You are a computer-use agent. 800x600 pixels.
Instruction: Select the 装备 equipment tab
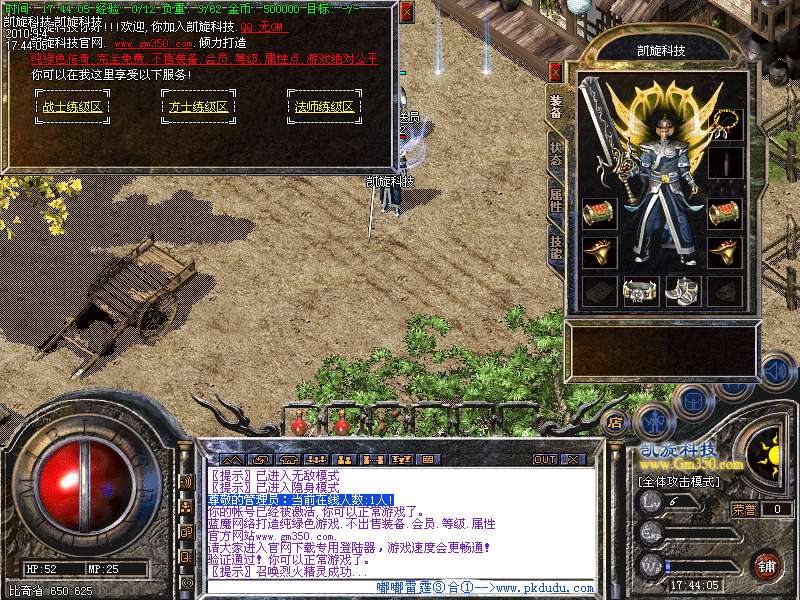coord(556,107)
